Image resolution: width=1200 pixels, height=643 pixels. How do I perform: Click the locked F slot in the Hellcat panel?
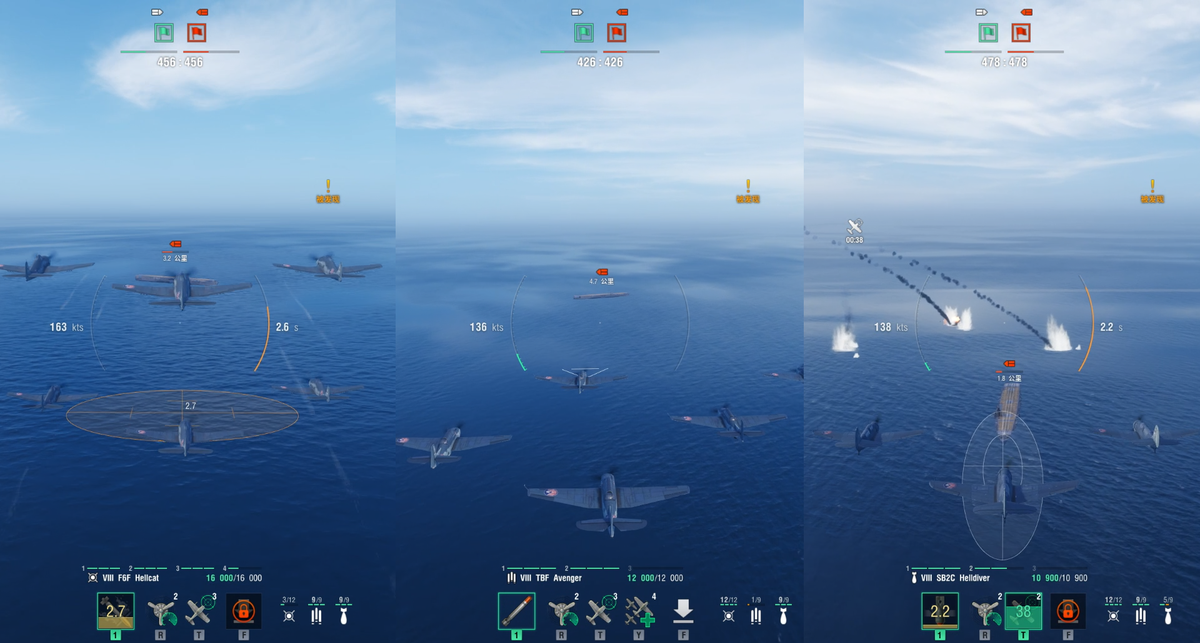[x=243, y=610]
